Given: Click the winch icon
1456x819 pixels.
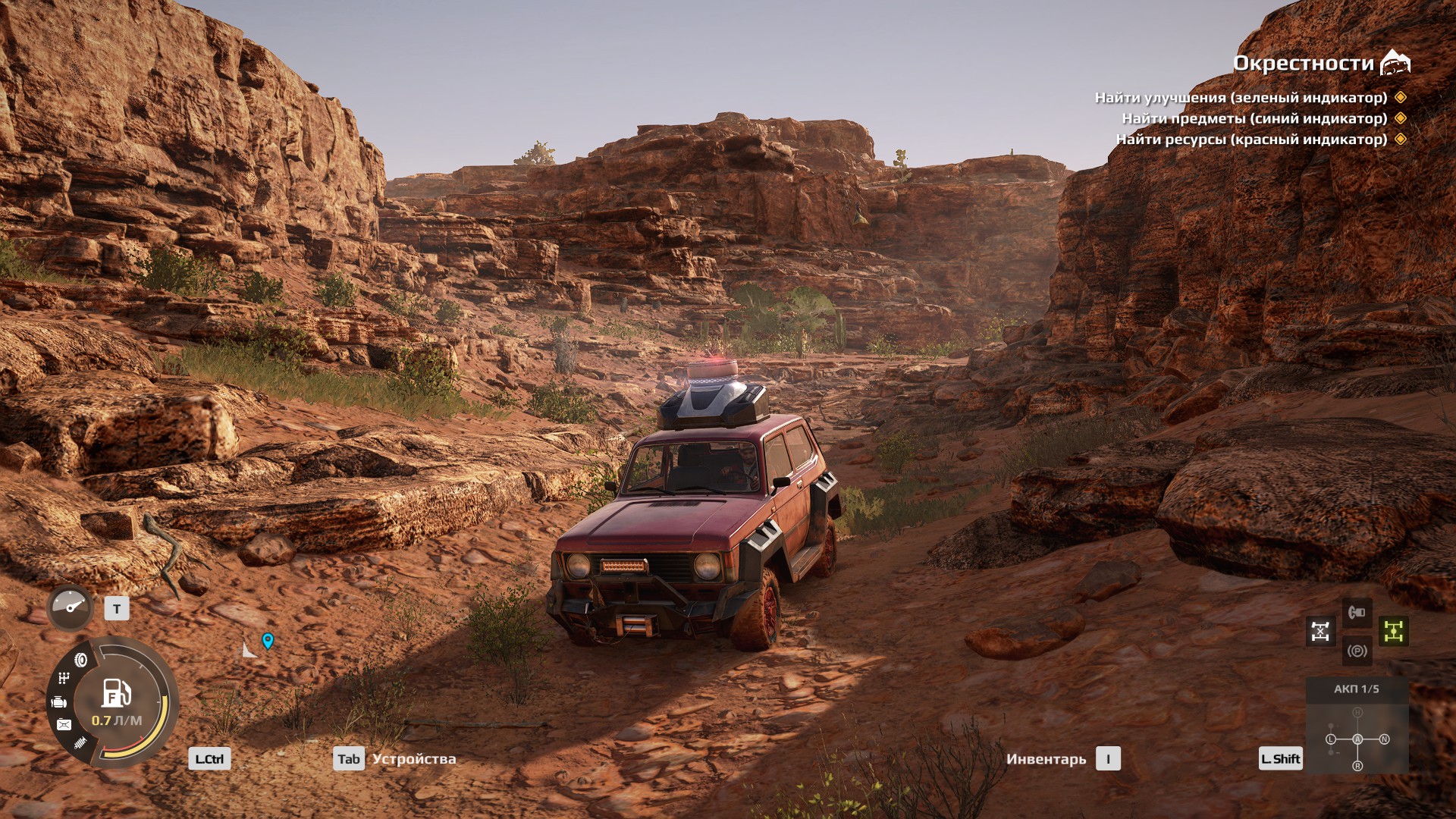Looking at the screenshot, I should tap(1357, 611).
